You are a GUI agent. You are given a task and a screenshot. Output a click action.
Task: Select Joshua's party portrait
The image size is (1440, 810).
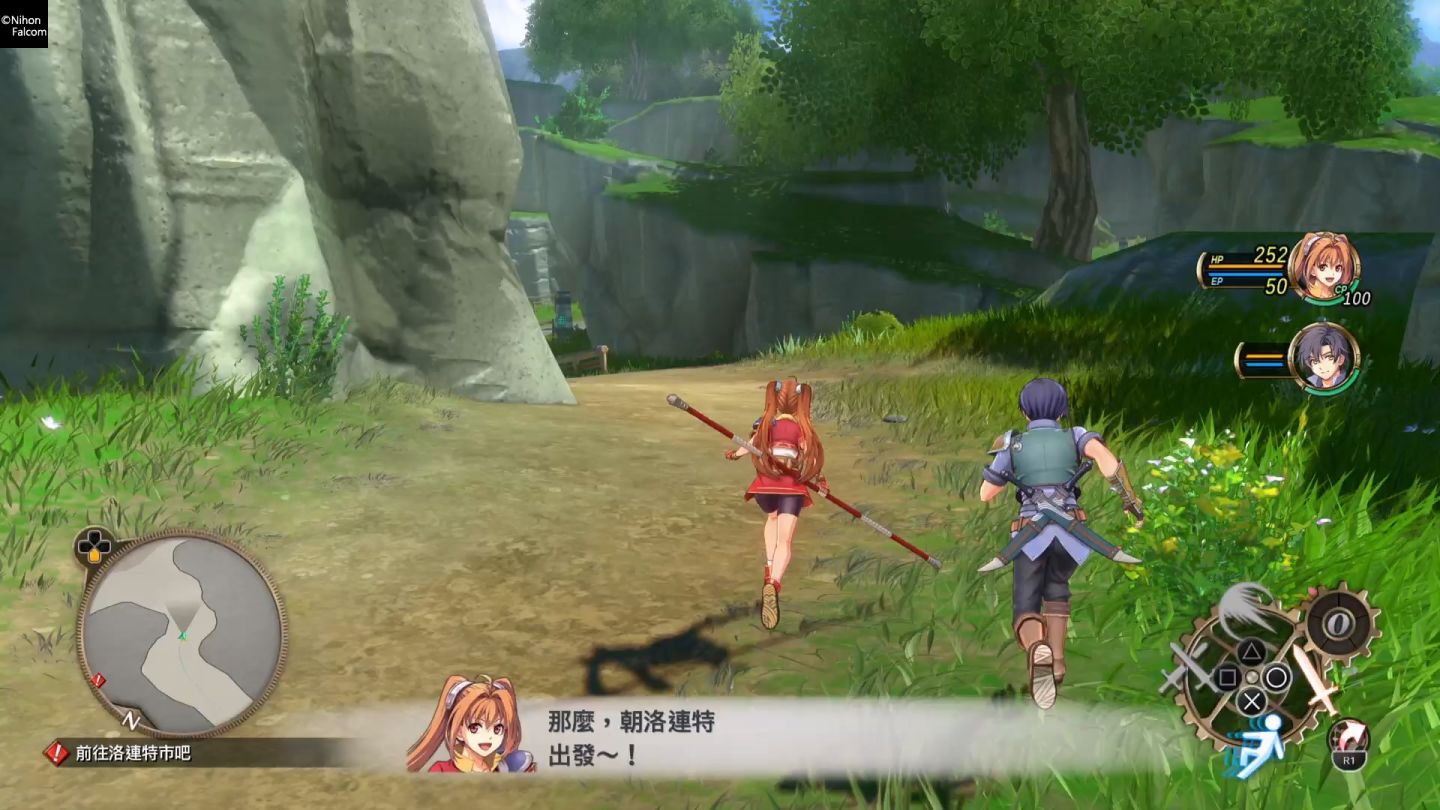pyautogui.click(x=1323, y=357)
